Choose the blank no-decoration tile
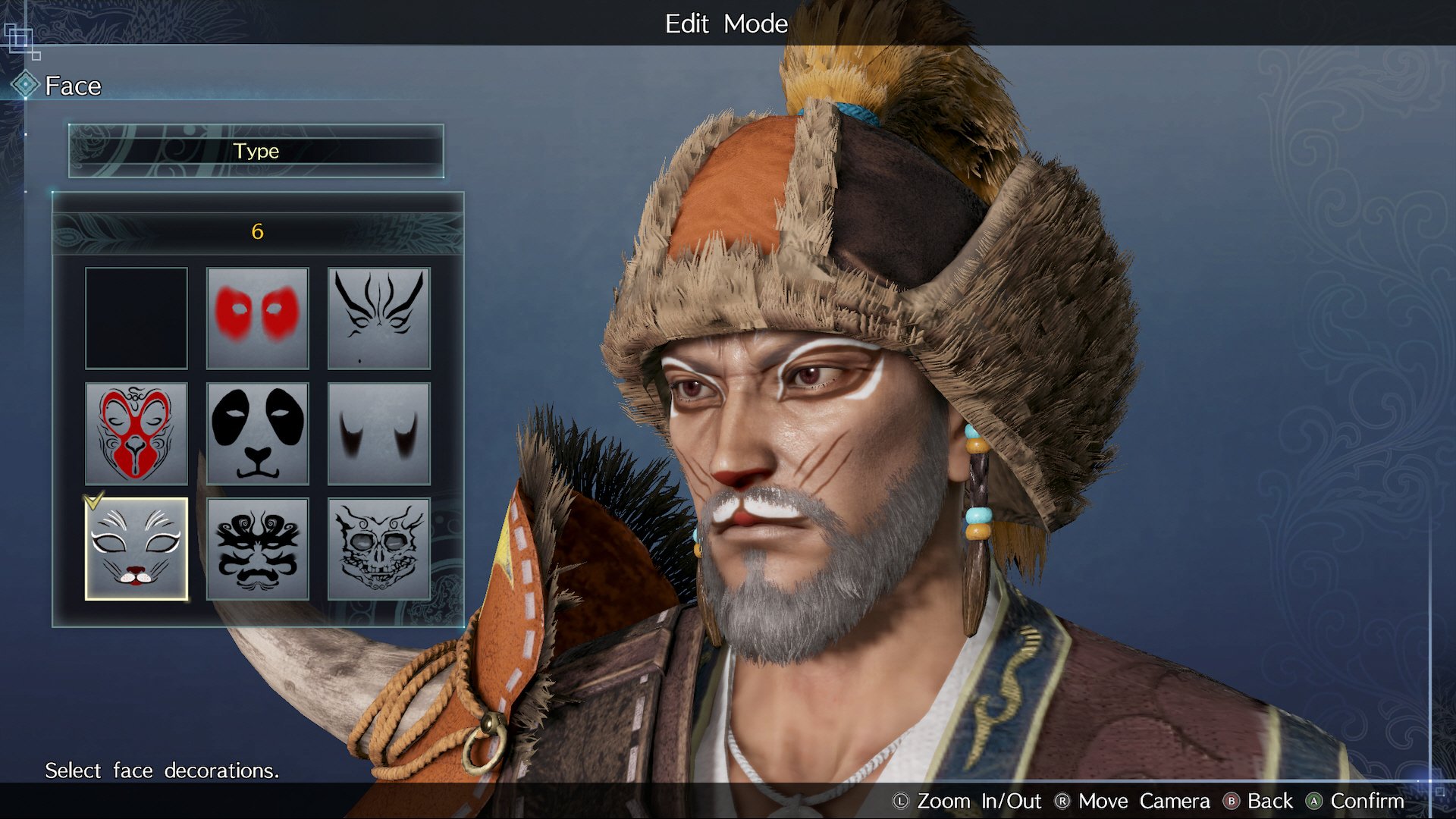 point(136,318)
